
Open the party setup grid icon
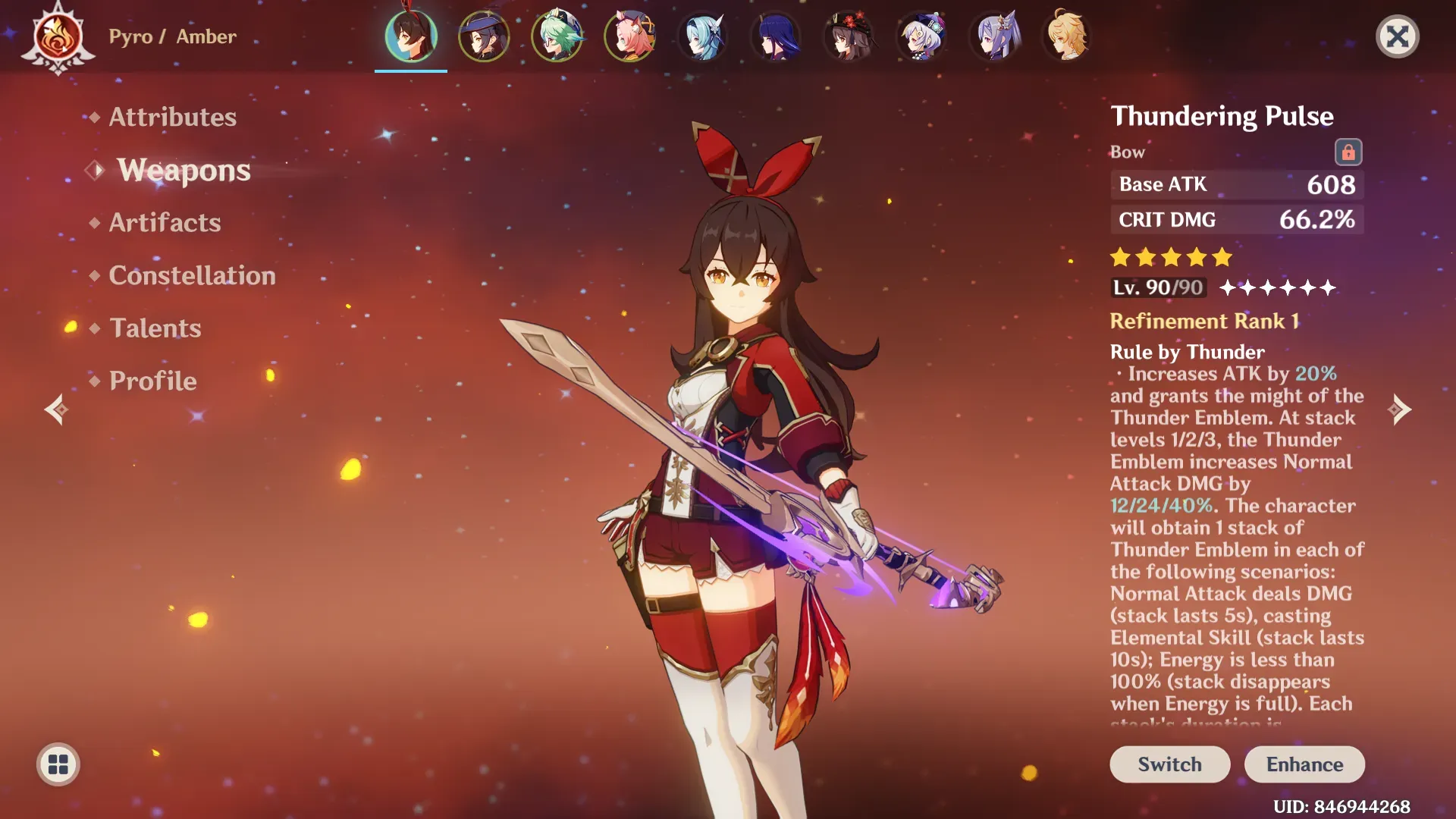[x=58, y=764]
